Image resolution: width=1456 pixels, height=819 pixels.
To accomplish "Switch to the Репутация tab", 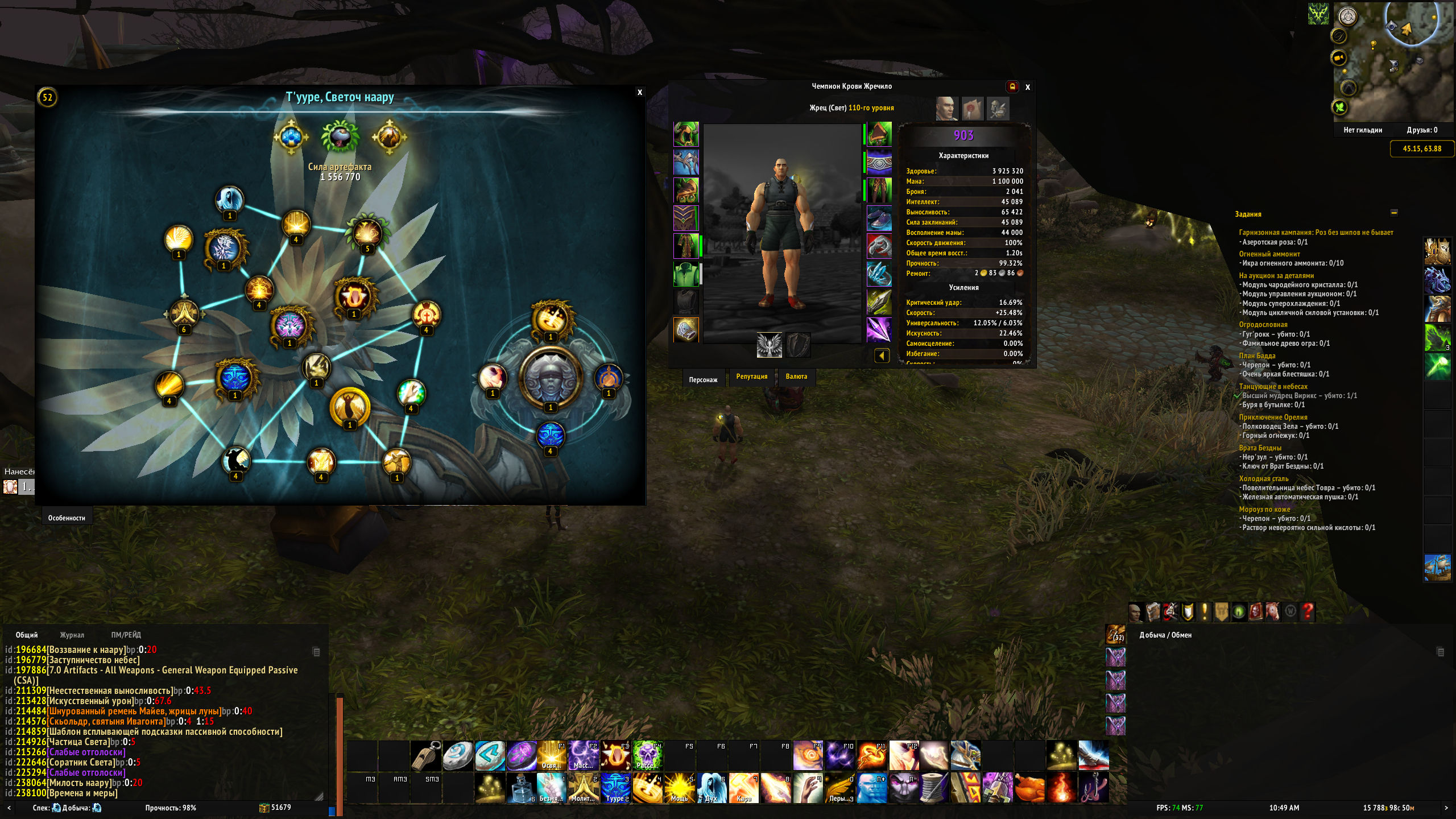I will click(751, 377).
